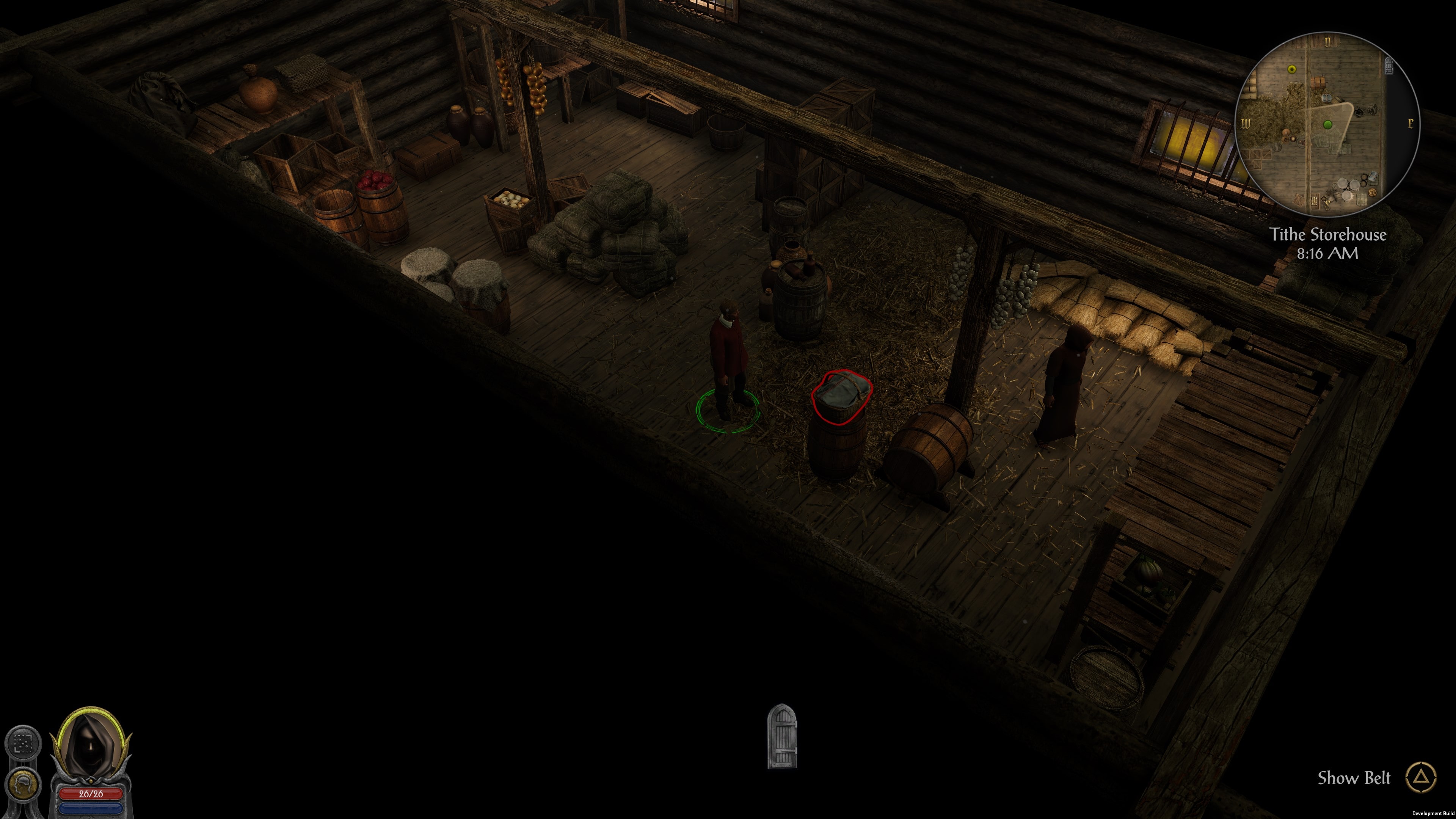Click the N compass letter on the minimap
1456x819 pixels.
(1328, 41)
